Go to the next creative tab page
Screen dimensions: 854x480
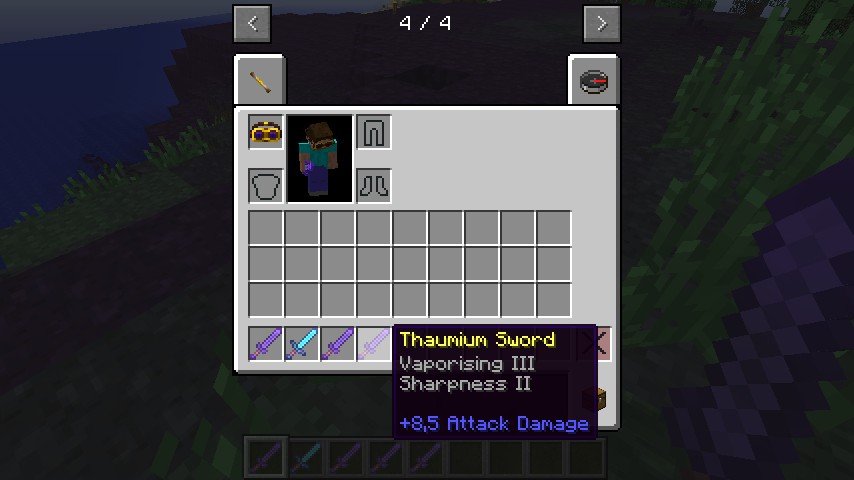(601, 23)
